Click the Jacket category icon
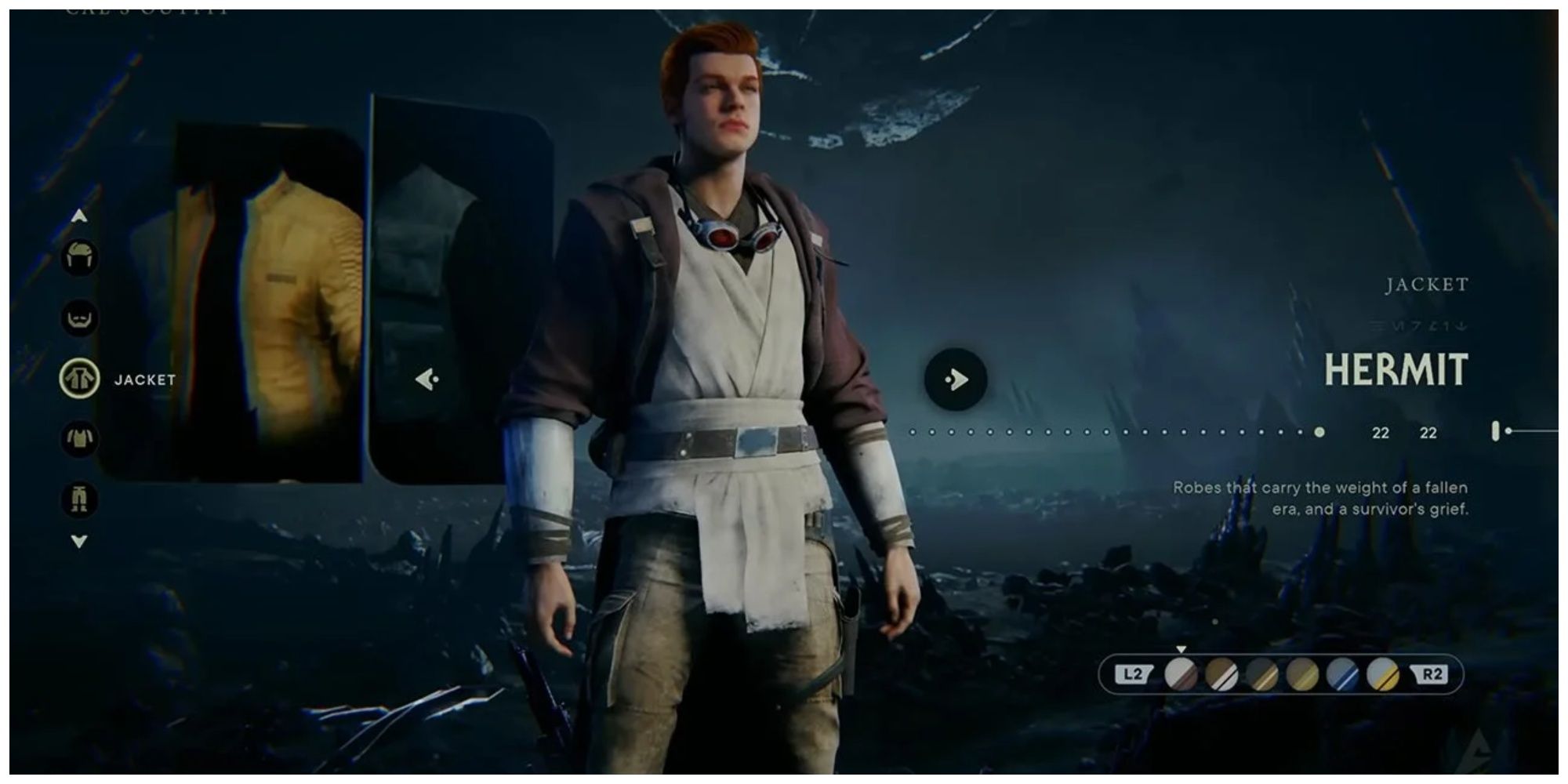This screenshot has height=784, width=1568. tap(81, 379)
